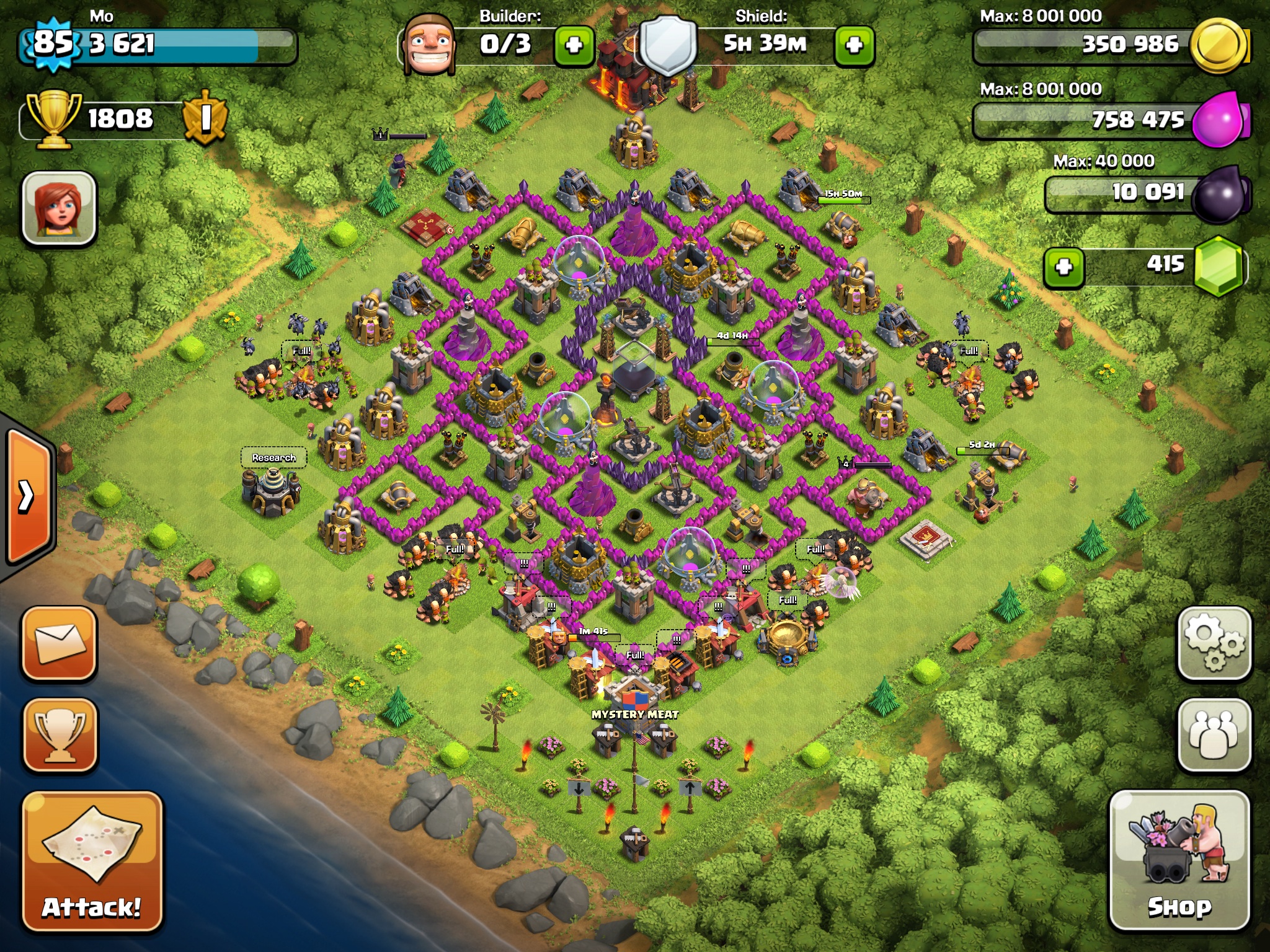The height and width of the screenshot is (952, 1270).
Task: Open the trophy leaderboard button
Action: [x=60, y=735]
